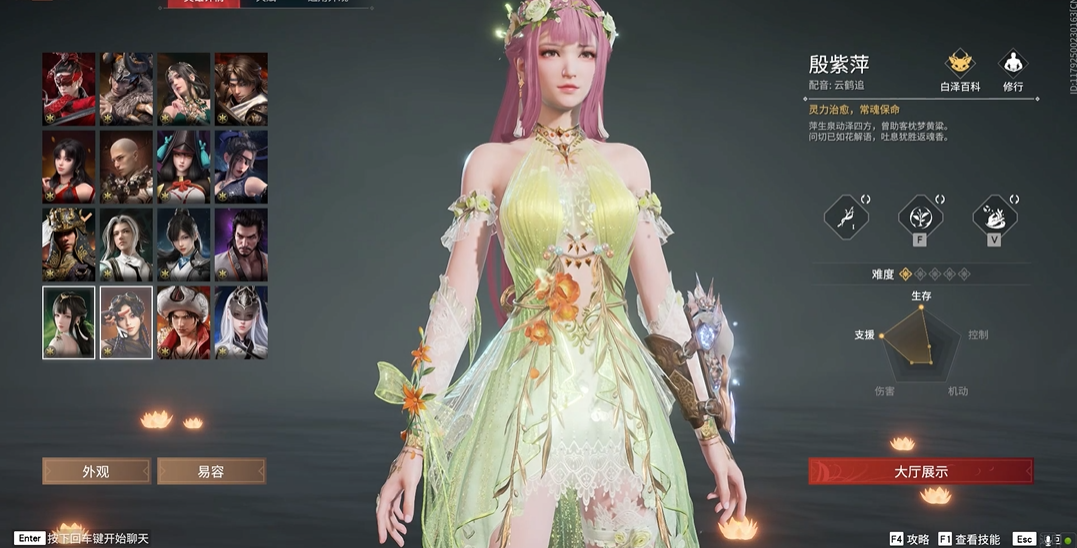Select the red-masked hero portrait
The height and width of the screenshot is (548, 1077).
pos(69,89)
